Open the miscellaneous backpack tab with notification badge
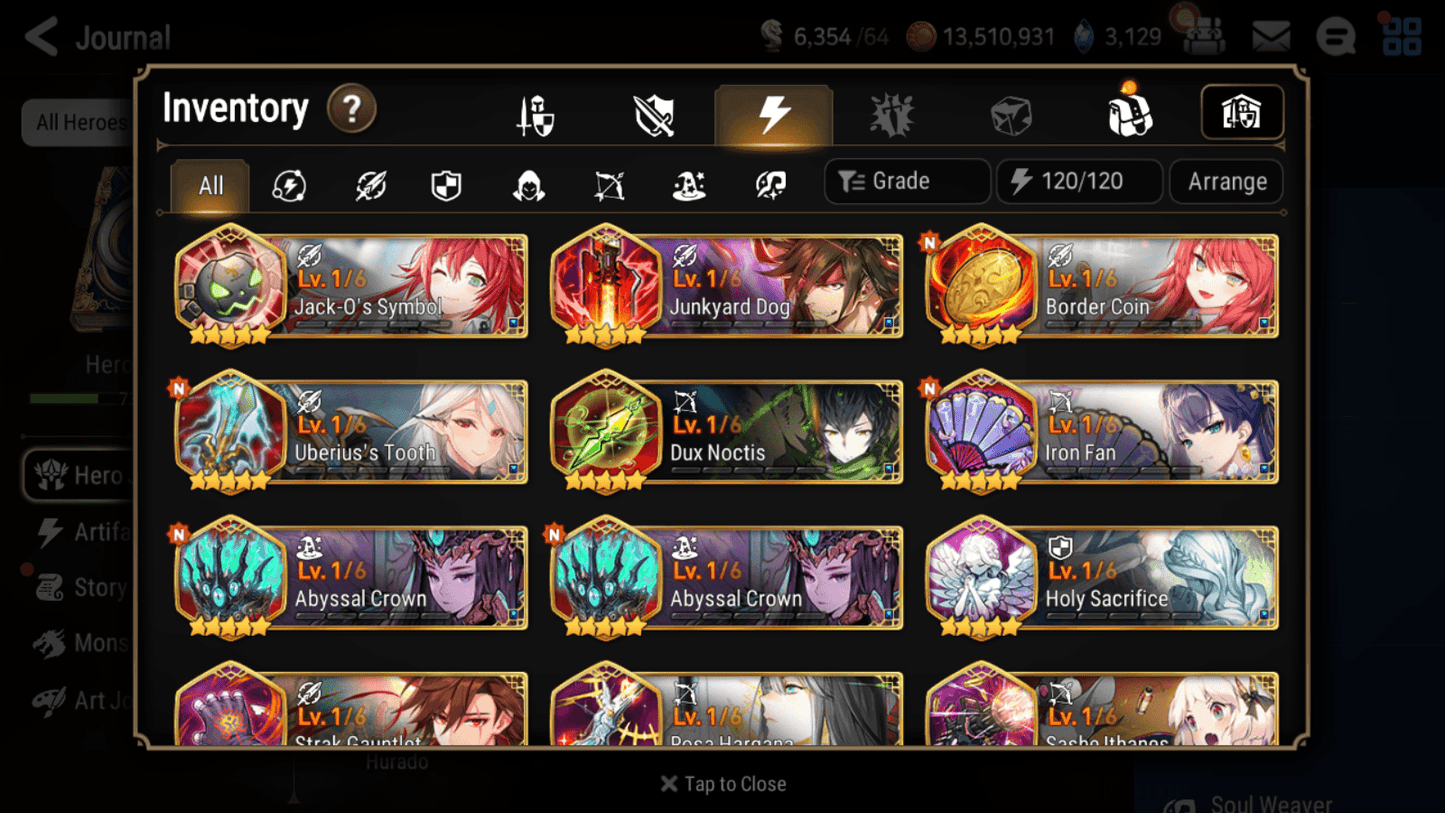Viewport: 1445px width, 813px height. pyautogui.click(x=1130, y=113)
